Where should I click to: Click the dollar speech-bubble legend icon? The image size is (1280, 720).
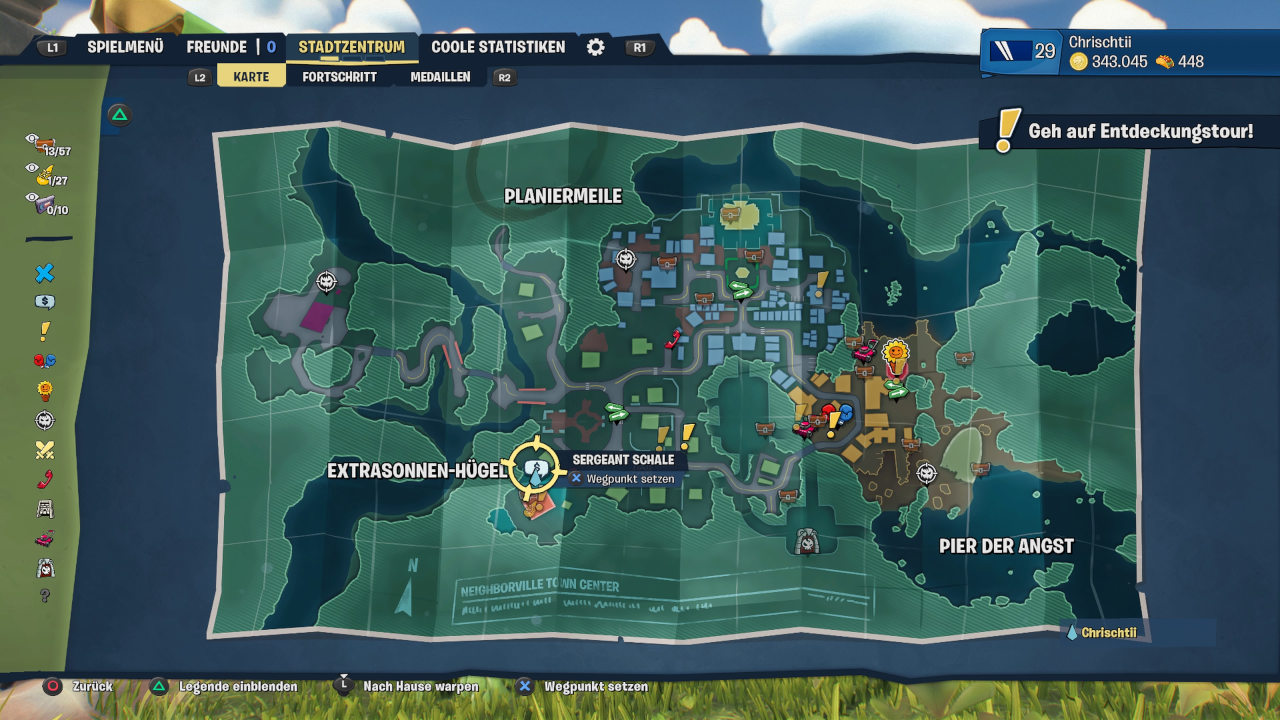pyautogui.click(x=45, y=302)
